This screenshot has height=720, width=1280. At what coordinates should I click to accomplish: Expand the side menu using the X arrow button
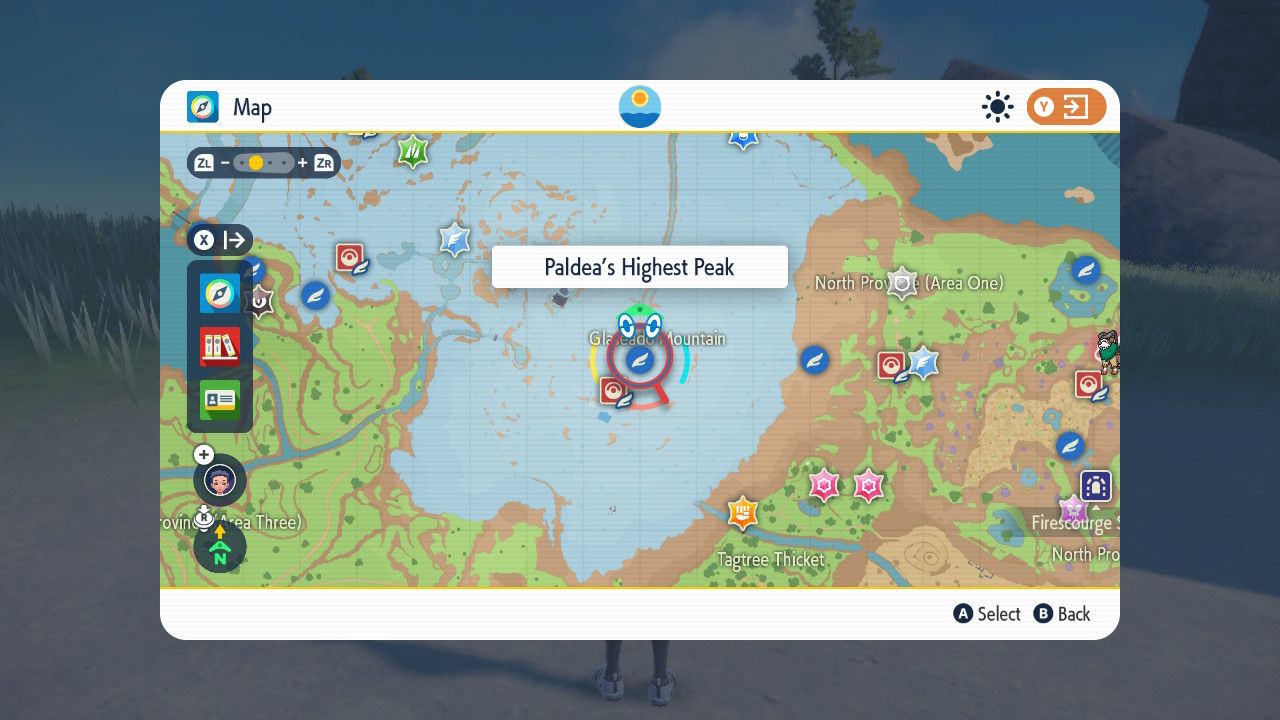point(220,240)
